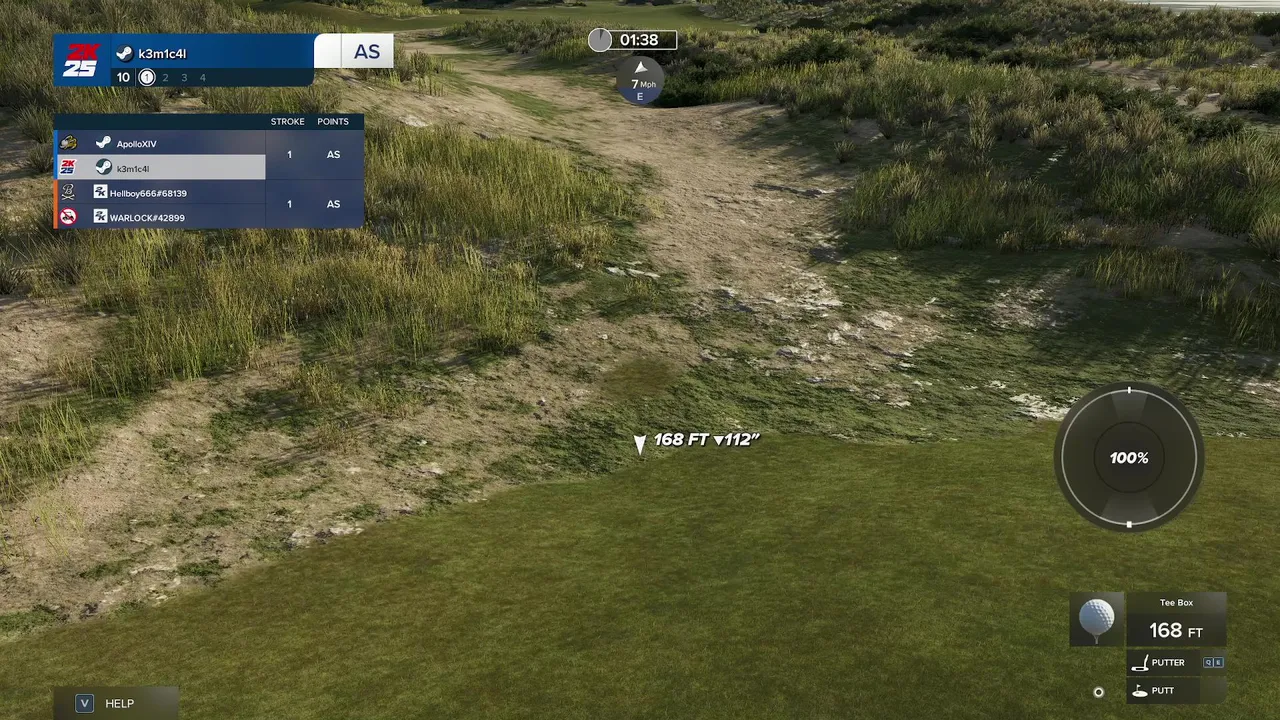Click the 100% swing power meter
The height and width of the screenshot is (720, 1280).
pyautogui.click(x=1129, y=458)
